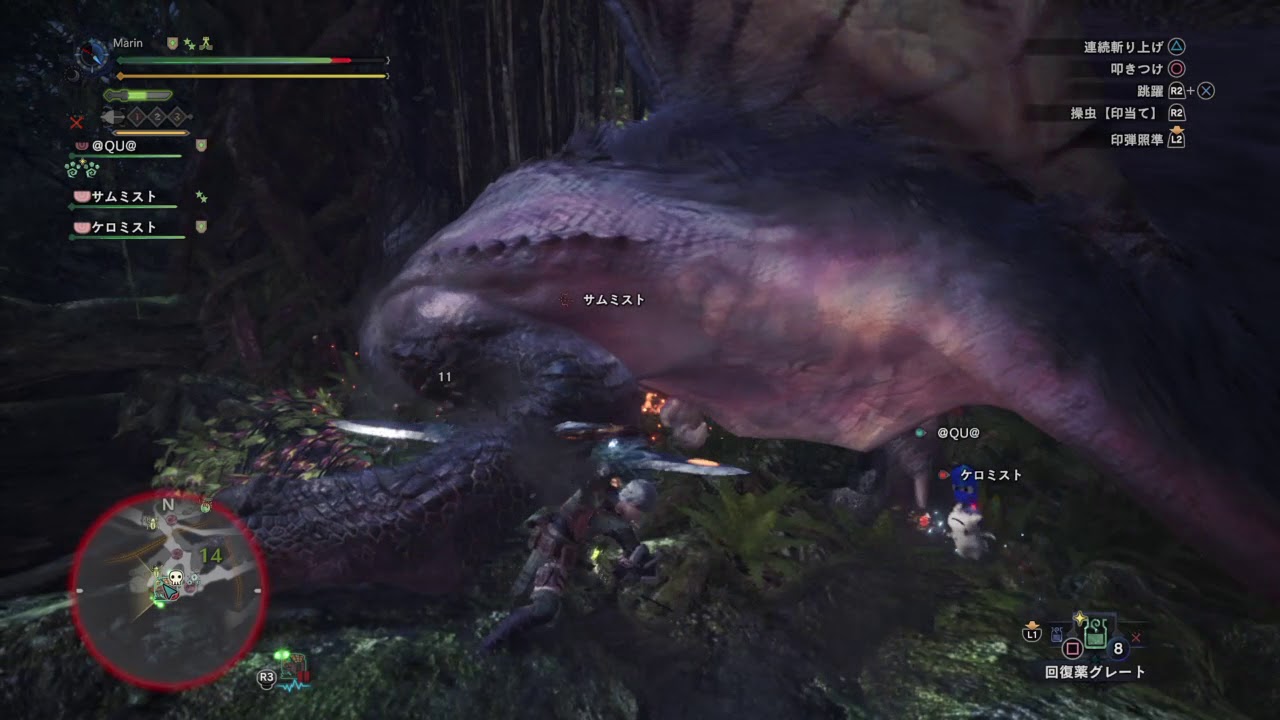
Task: Expand extract slot 2 on the Kinsect gauge
Action: (x=156, y=116)
